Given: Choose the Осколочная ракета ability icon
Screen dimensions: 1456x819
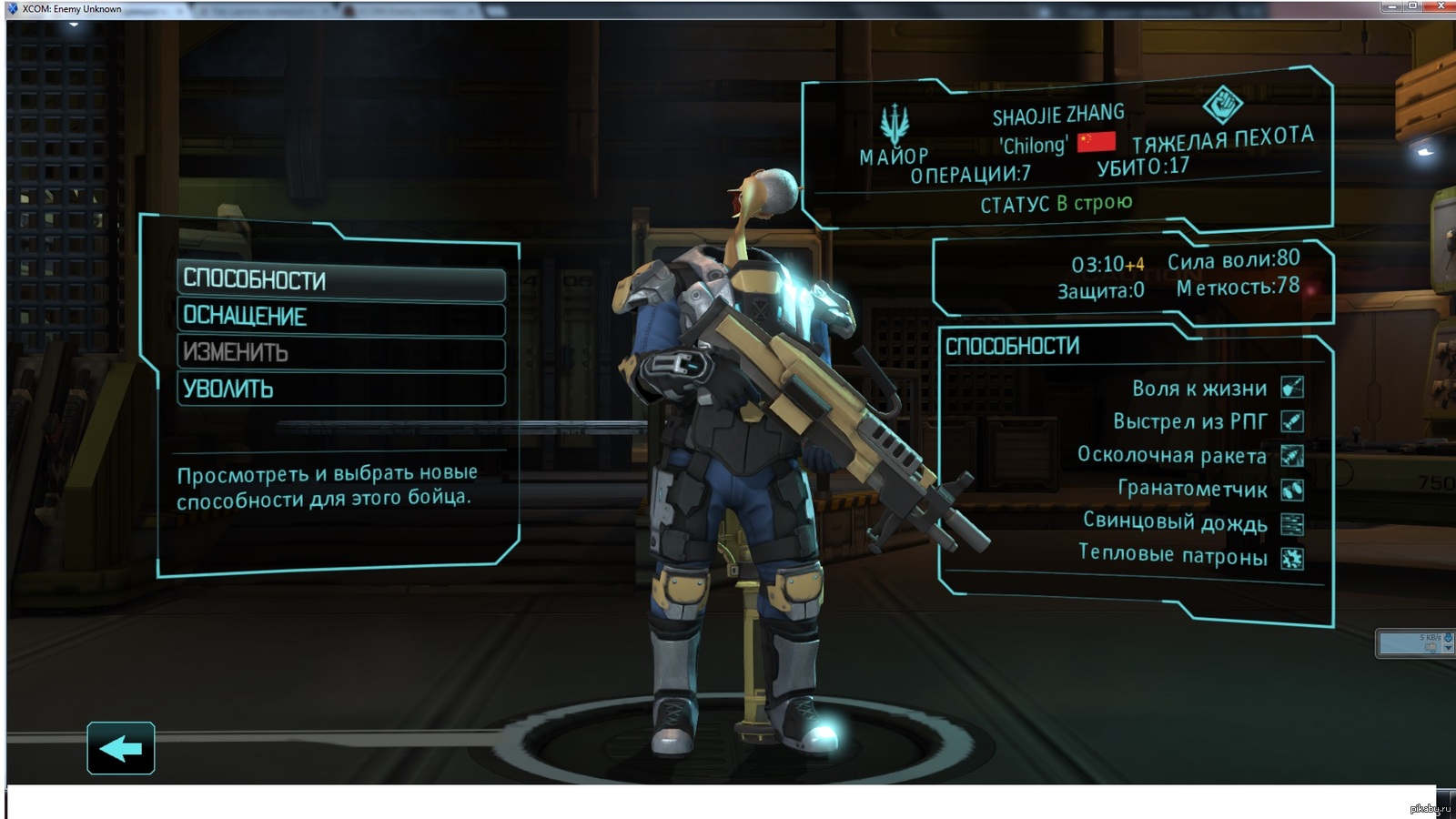Looking at the screenshot, I should click(x=1292, y=455).
